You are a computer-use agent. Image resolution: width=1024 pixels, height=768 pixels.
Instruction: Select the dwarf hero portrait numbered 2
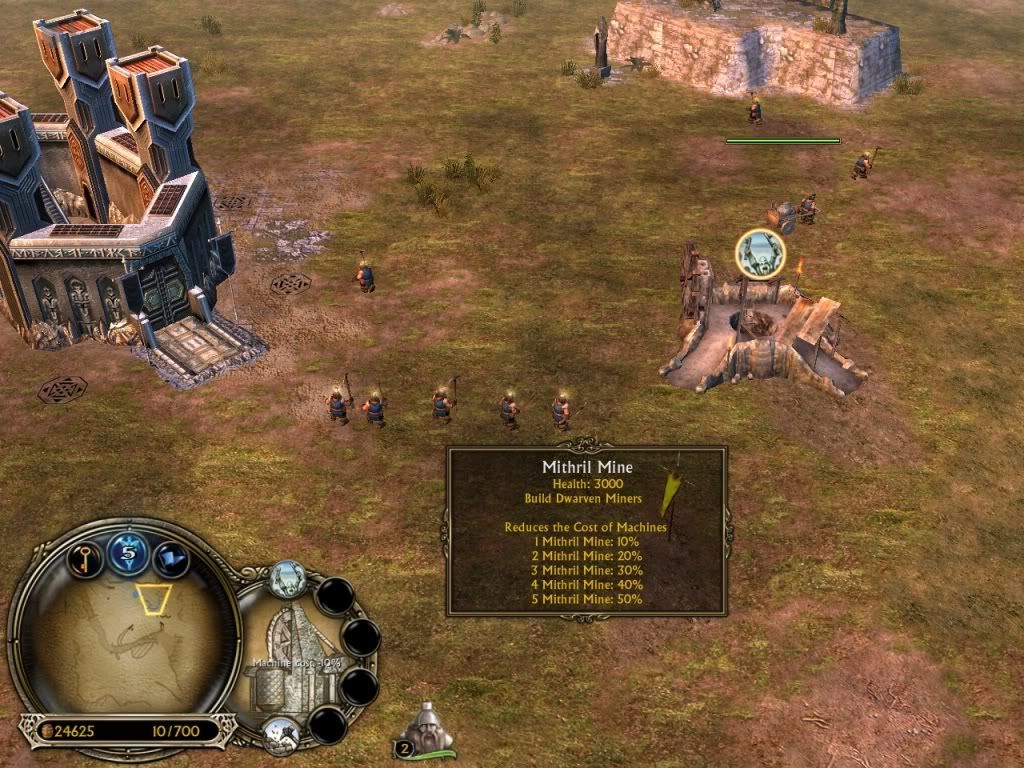coord(426,729)
